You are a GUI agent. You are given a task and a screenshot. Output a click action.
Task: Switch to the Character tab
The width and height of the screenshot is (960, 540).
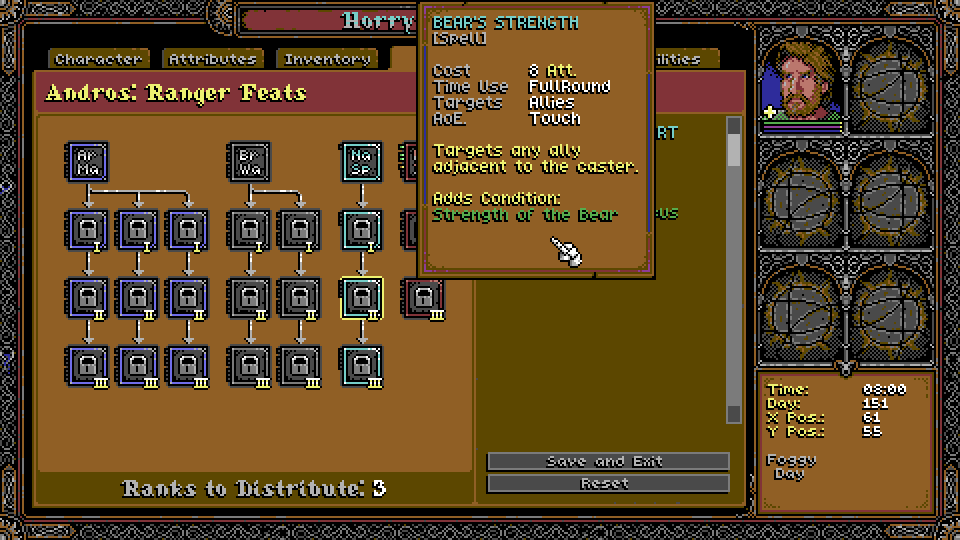[99, 59]
